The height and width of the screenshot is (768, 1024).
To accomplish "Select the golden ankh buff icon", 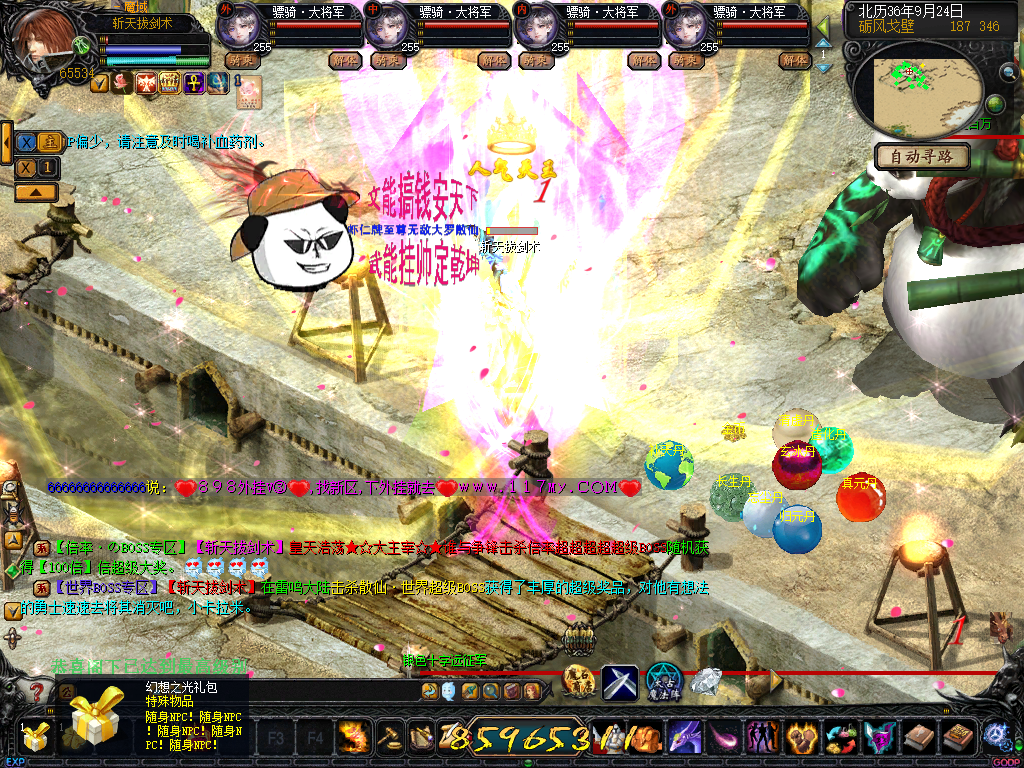I will pos(193,82).
